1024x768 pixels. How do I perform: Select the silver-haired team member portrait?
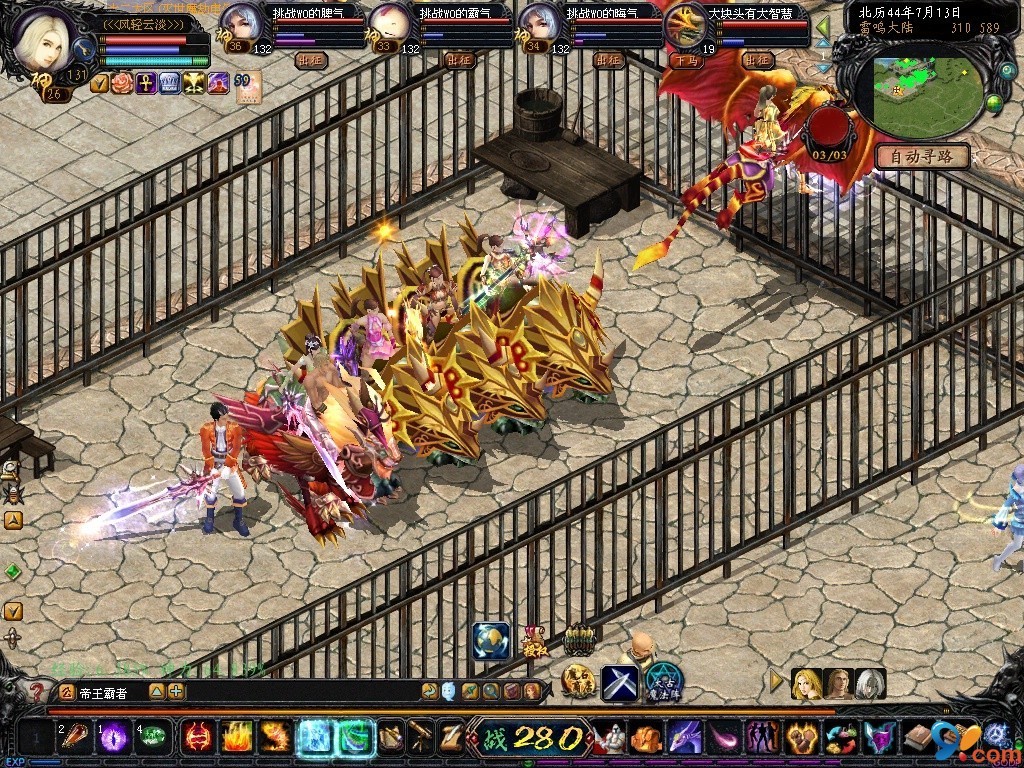[x=870, y=684]
